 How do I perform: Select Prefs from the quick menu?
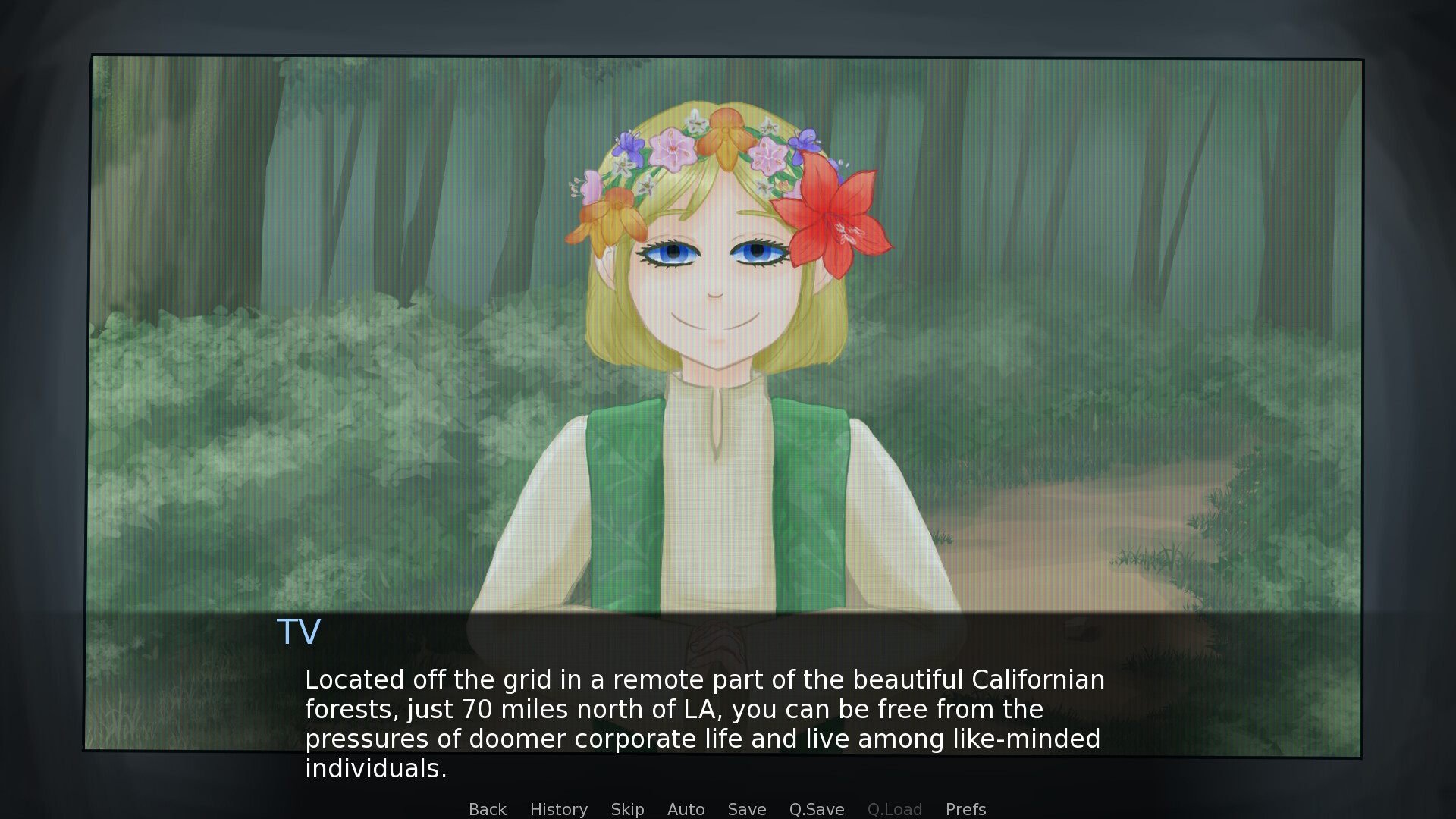coord(965,808)
